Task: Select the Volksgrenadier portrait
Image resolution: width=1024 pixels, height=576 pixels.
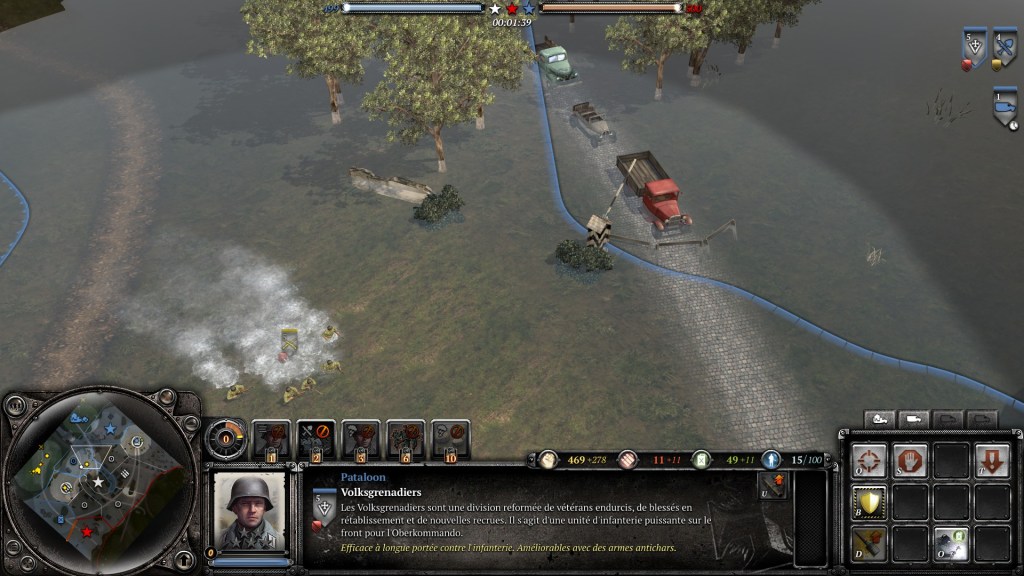Action: tap(249, 510)
